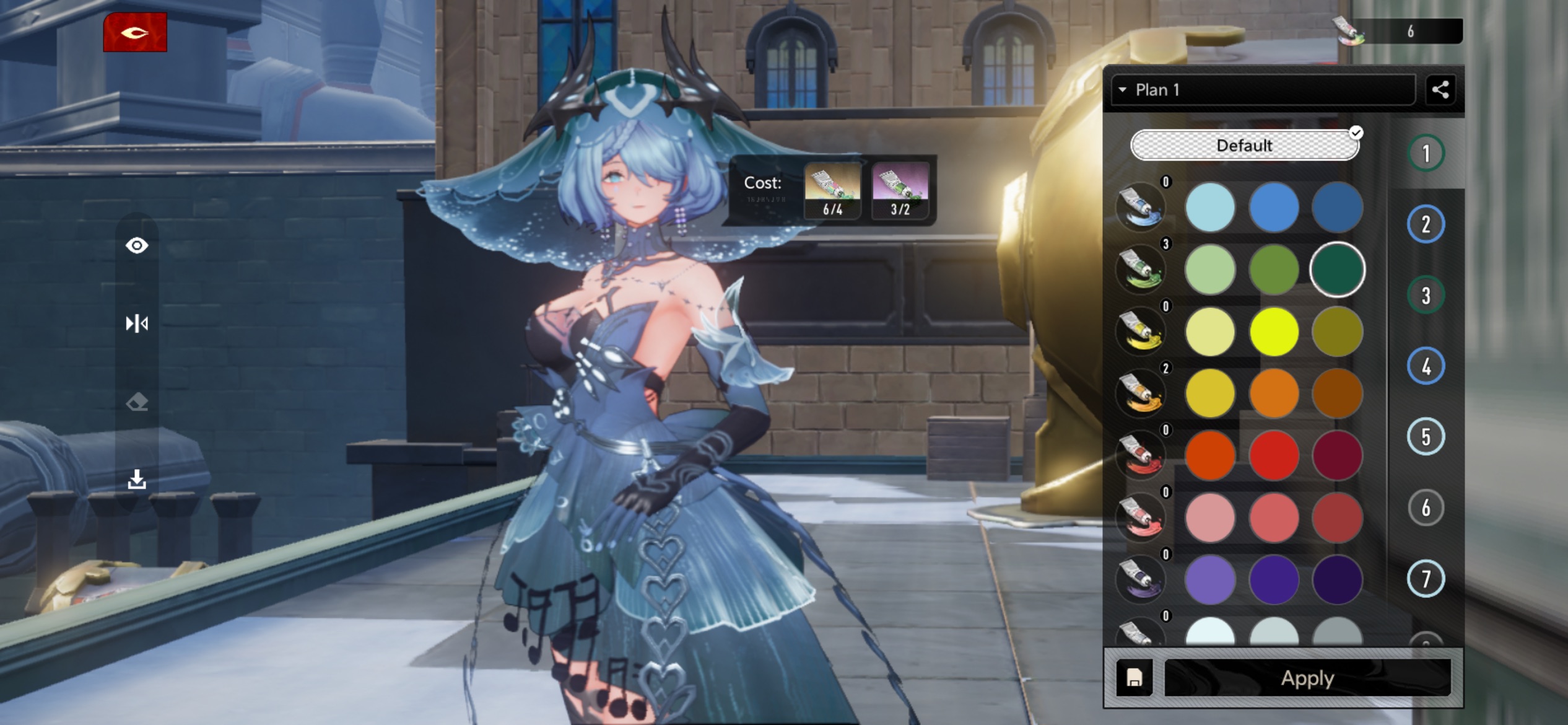
Task: Click the mirror flip icon
Action: [x=137, y=323]
